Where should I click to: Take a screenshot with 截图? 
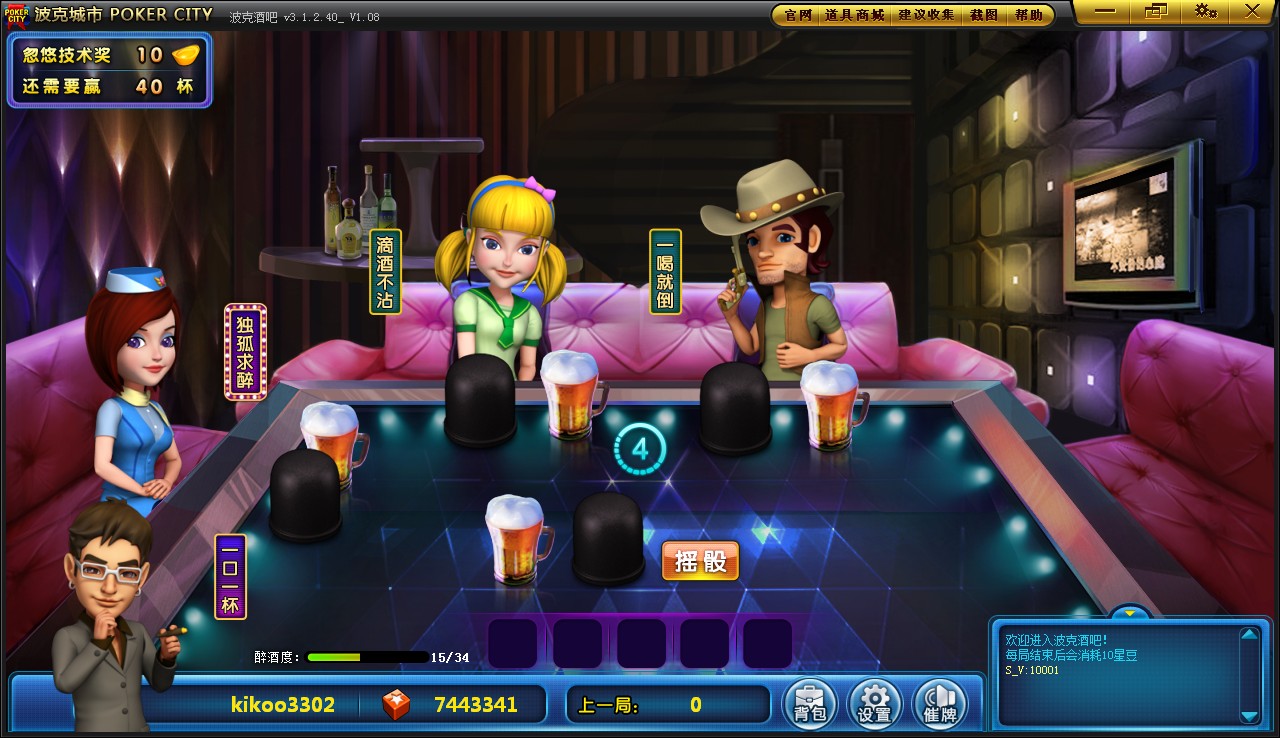(984, 15)
